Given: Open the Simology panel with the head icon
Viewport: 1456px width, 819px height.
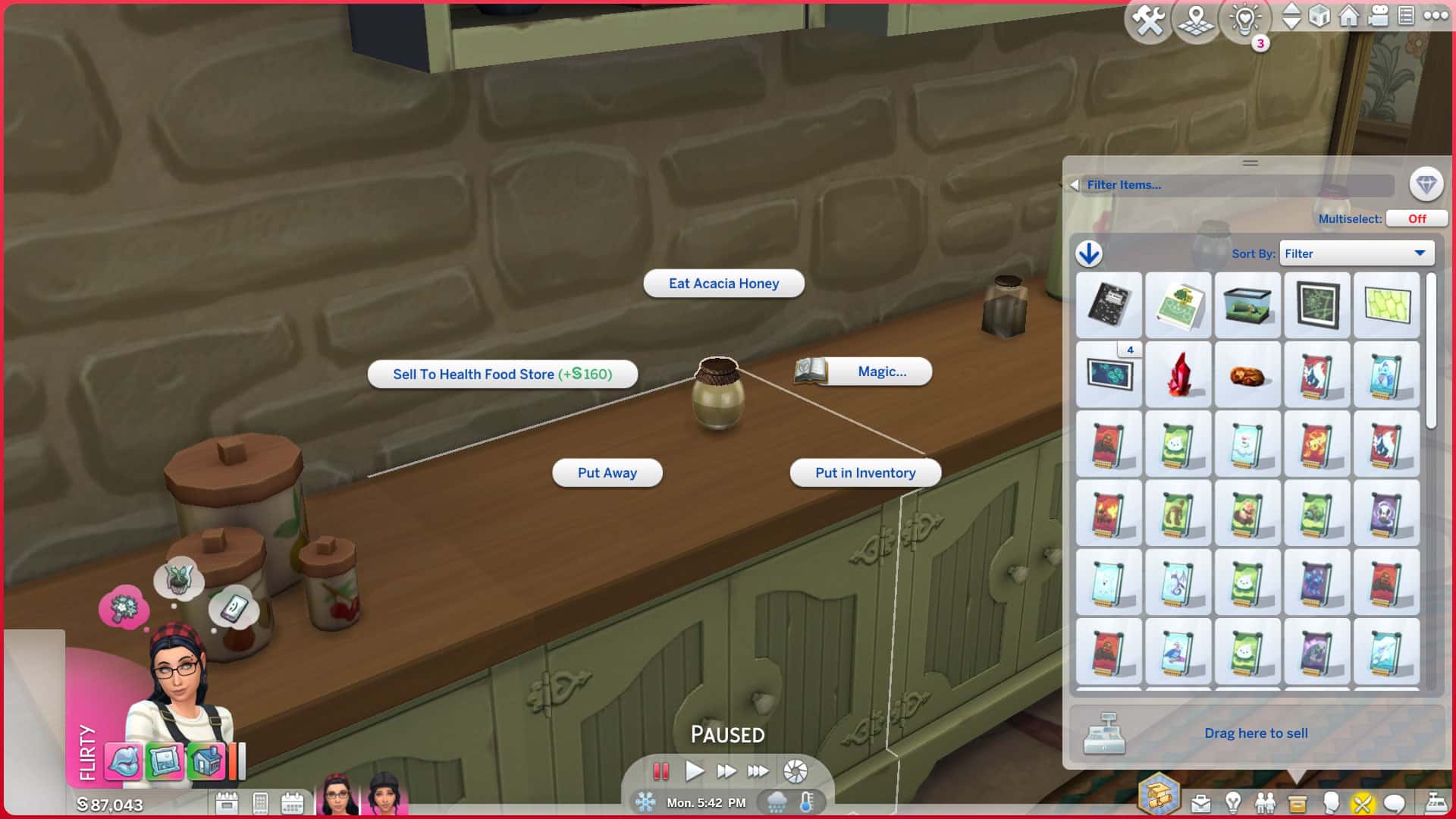Looking at the screenshot, I should click(1331, 802).
